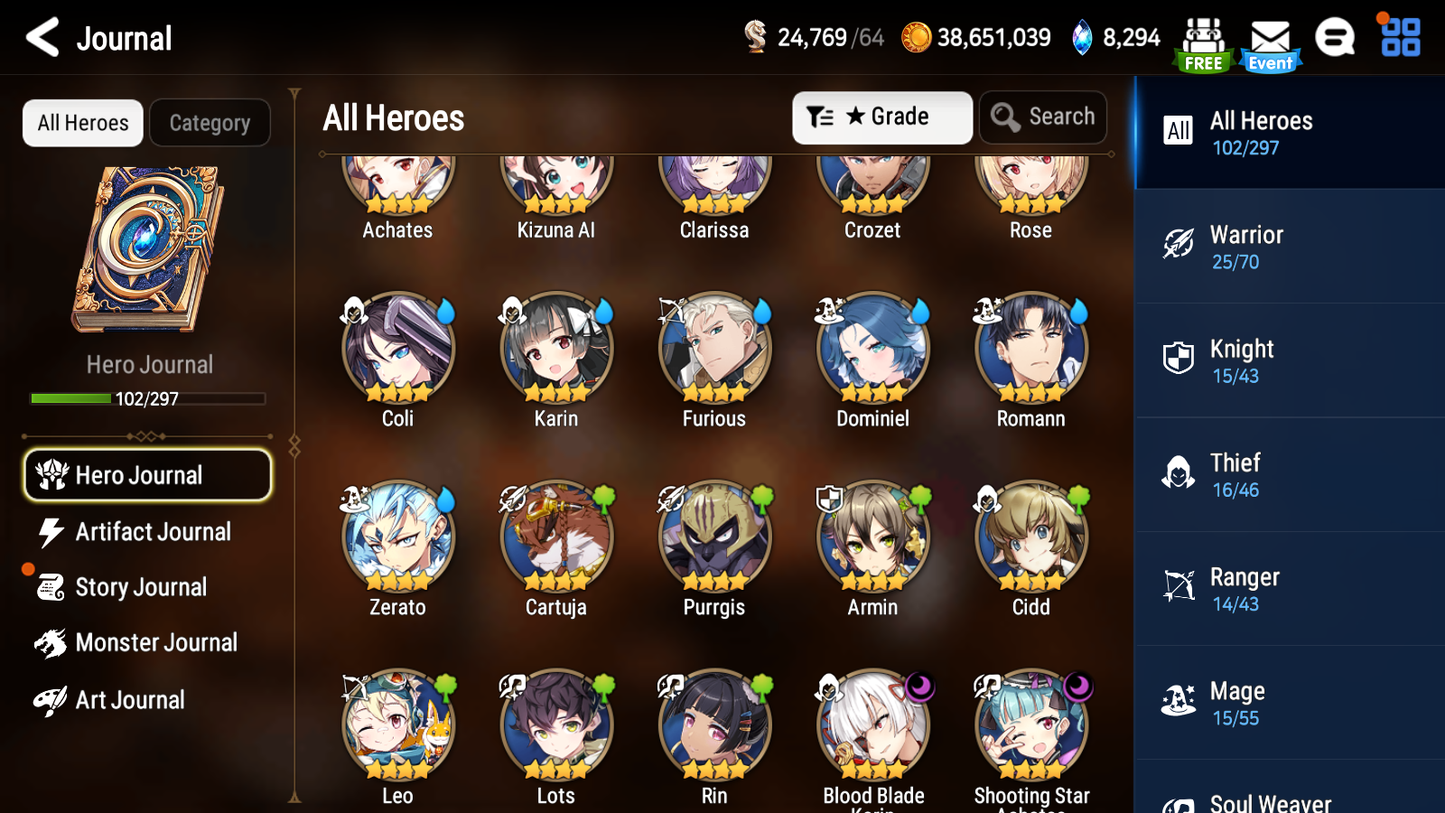Open the mail Event inbox
This screenshot has width=1445, height=813.
tap(1269, 38)
